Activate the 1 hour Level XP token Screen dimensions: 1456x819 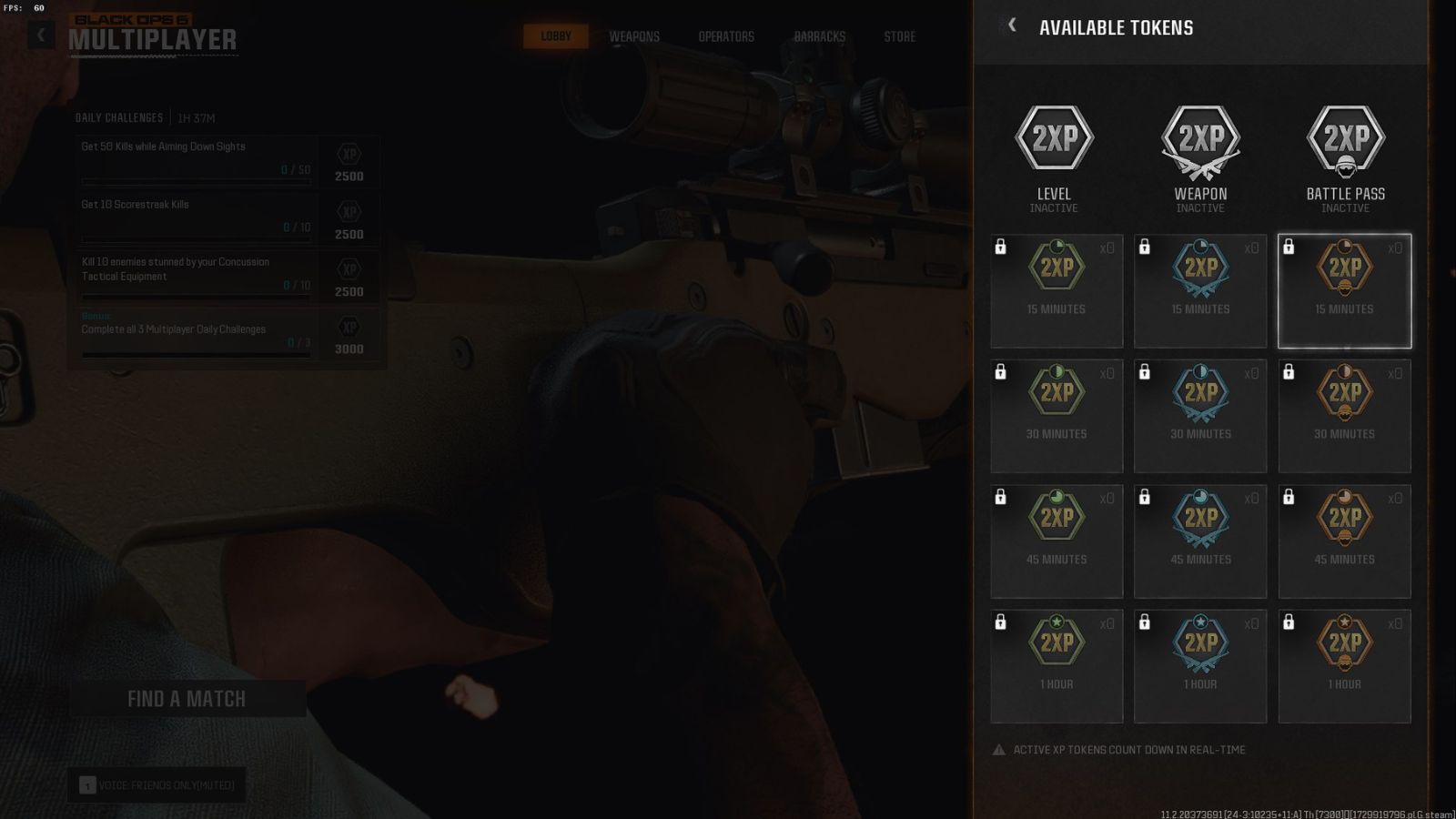click(x=1056, y=663)
